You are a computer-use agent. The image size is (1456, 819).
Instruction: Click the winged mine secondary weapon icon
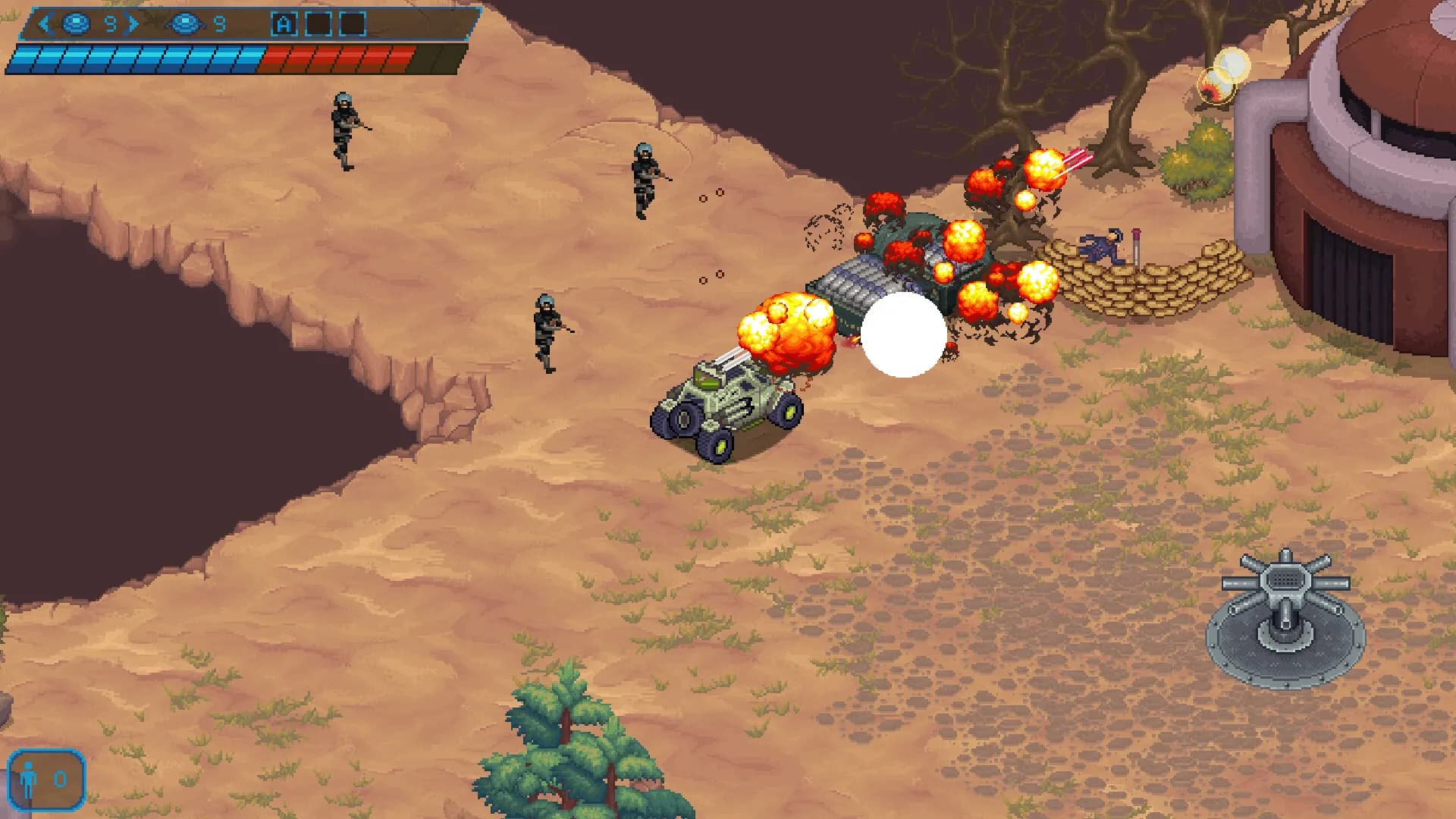click(x=184, y=25)
